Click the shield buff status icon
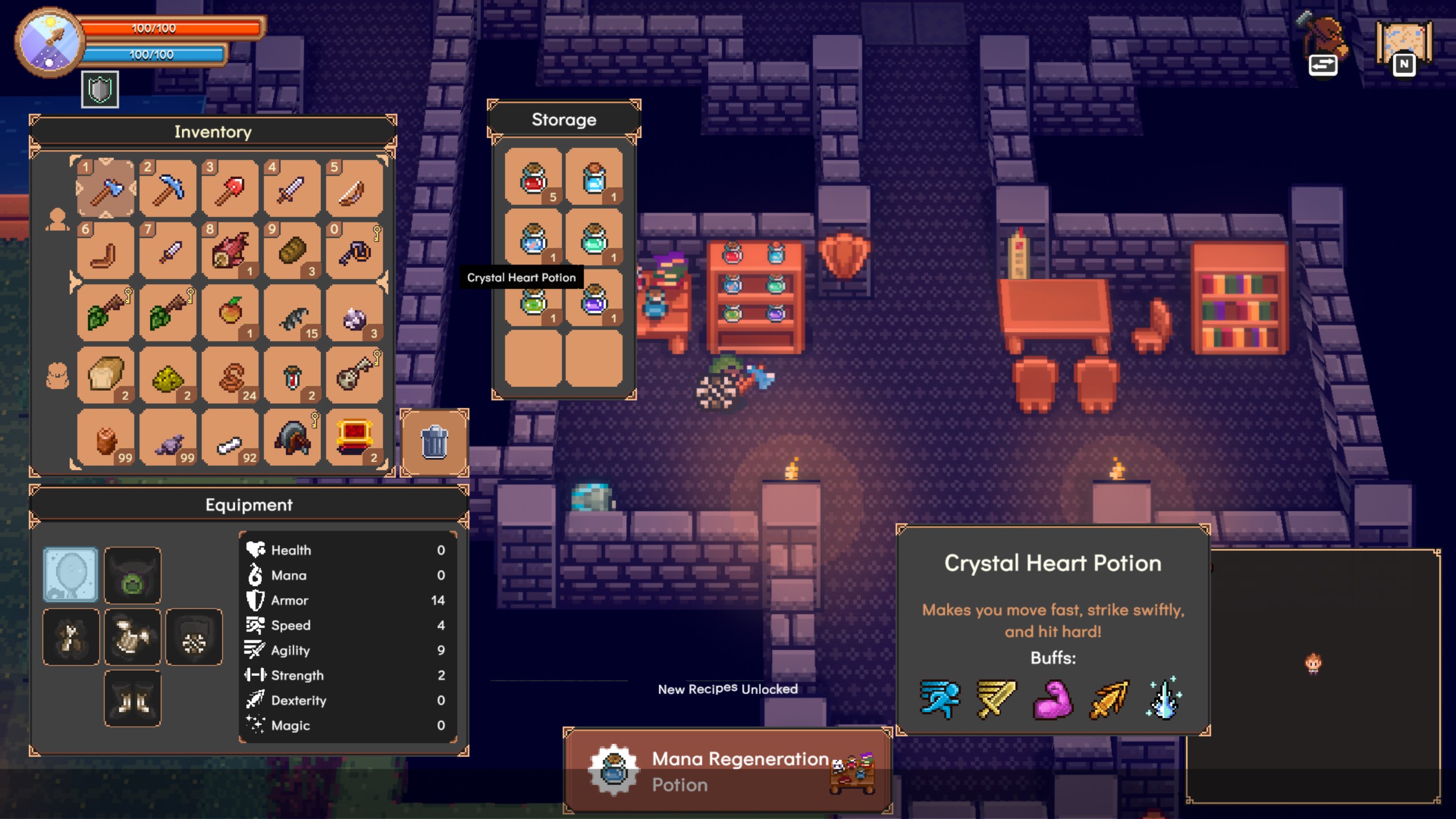 (100, 90)
